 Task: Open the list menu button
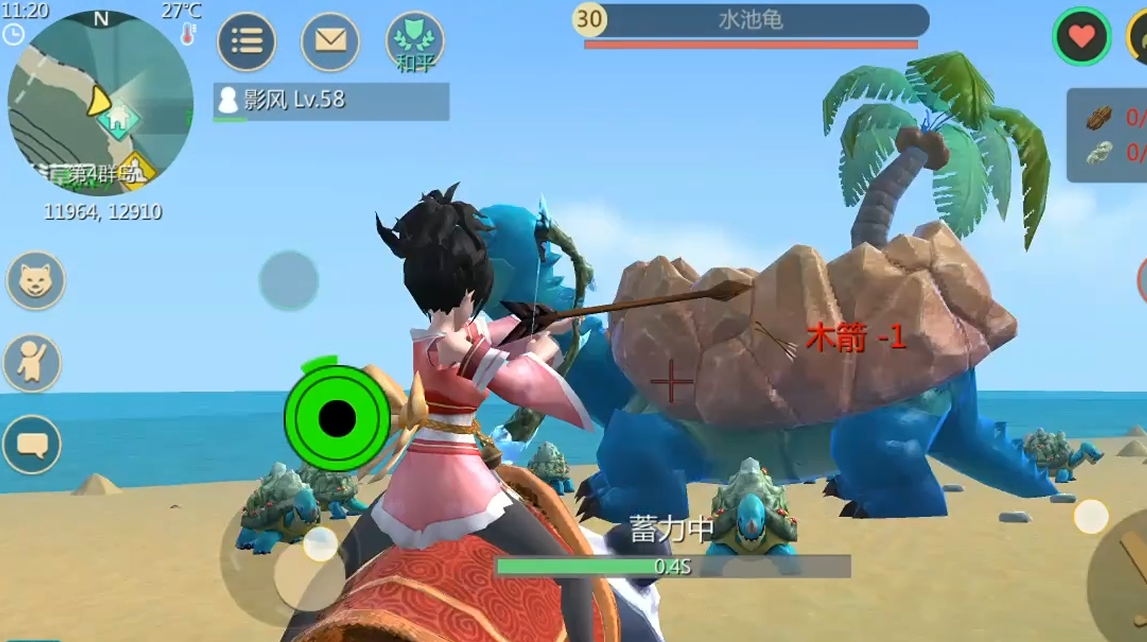click(x=247, y=41)
